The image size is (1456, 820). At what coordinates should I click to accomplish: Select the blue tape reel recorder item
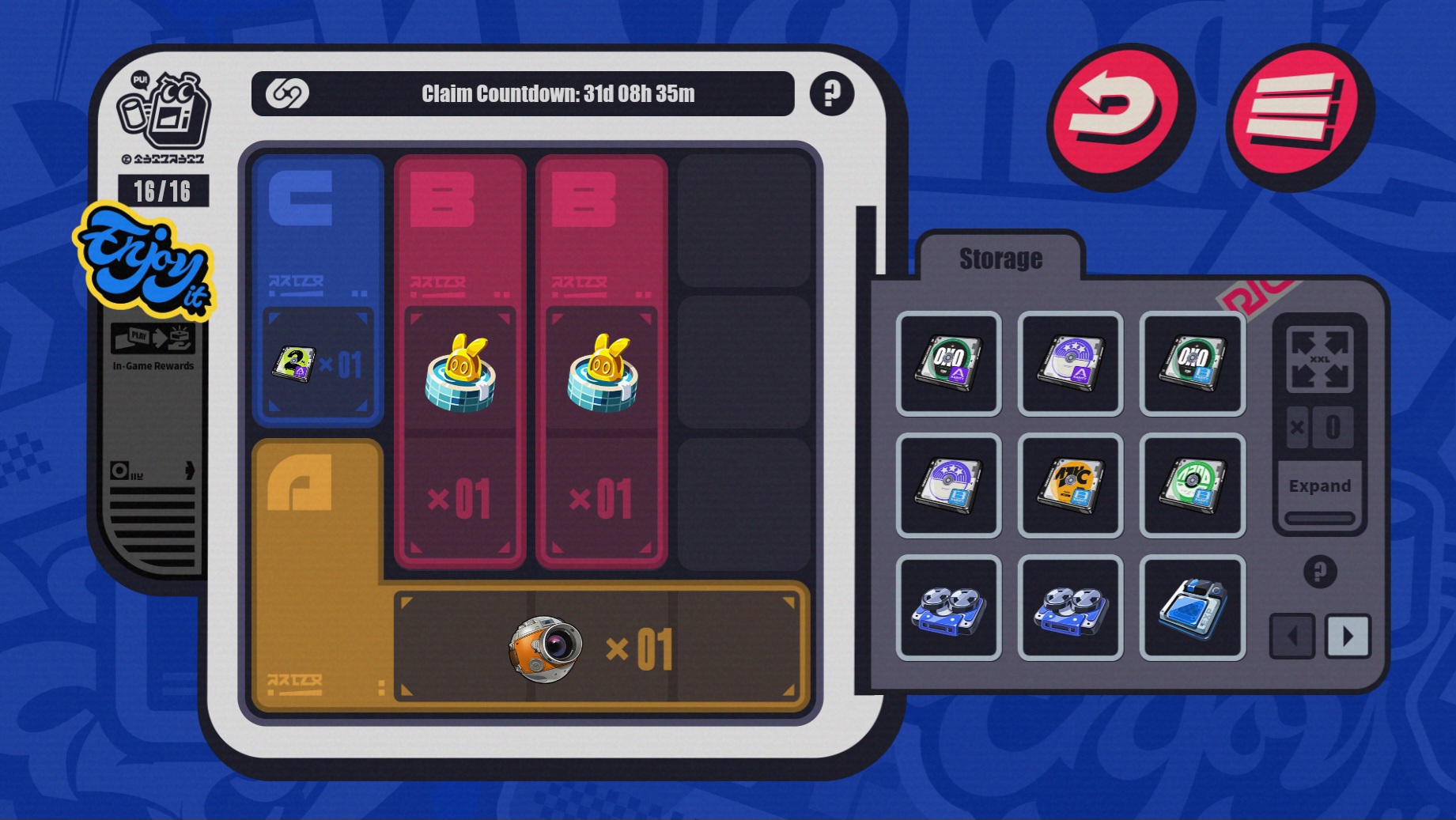pyautogui.click(x=948, y=607)
